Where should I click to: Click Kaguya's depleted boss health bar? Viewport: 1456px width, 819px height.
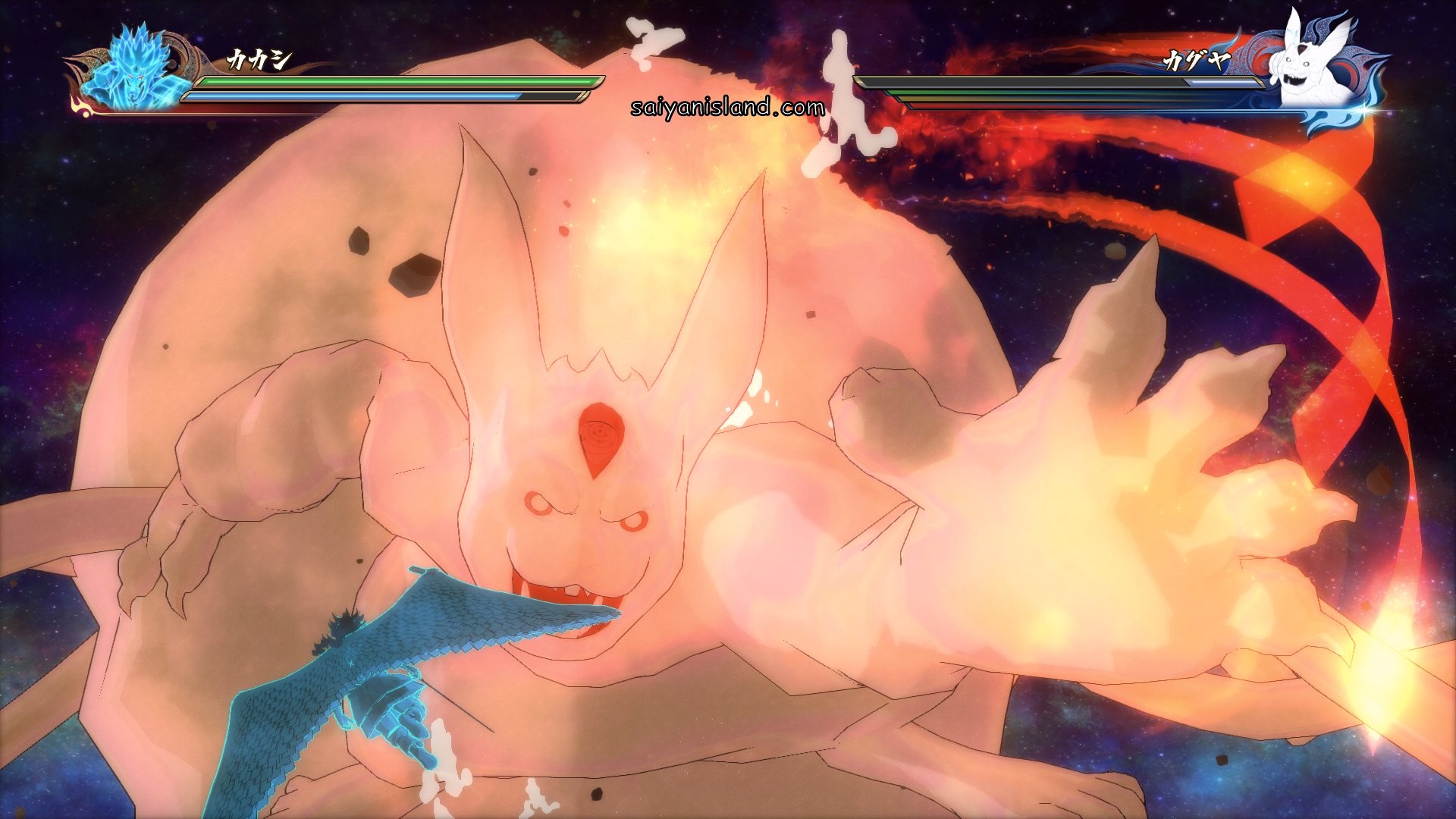tap(1024, 82)
